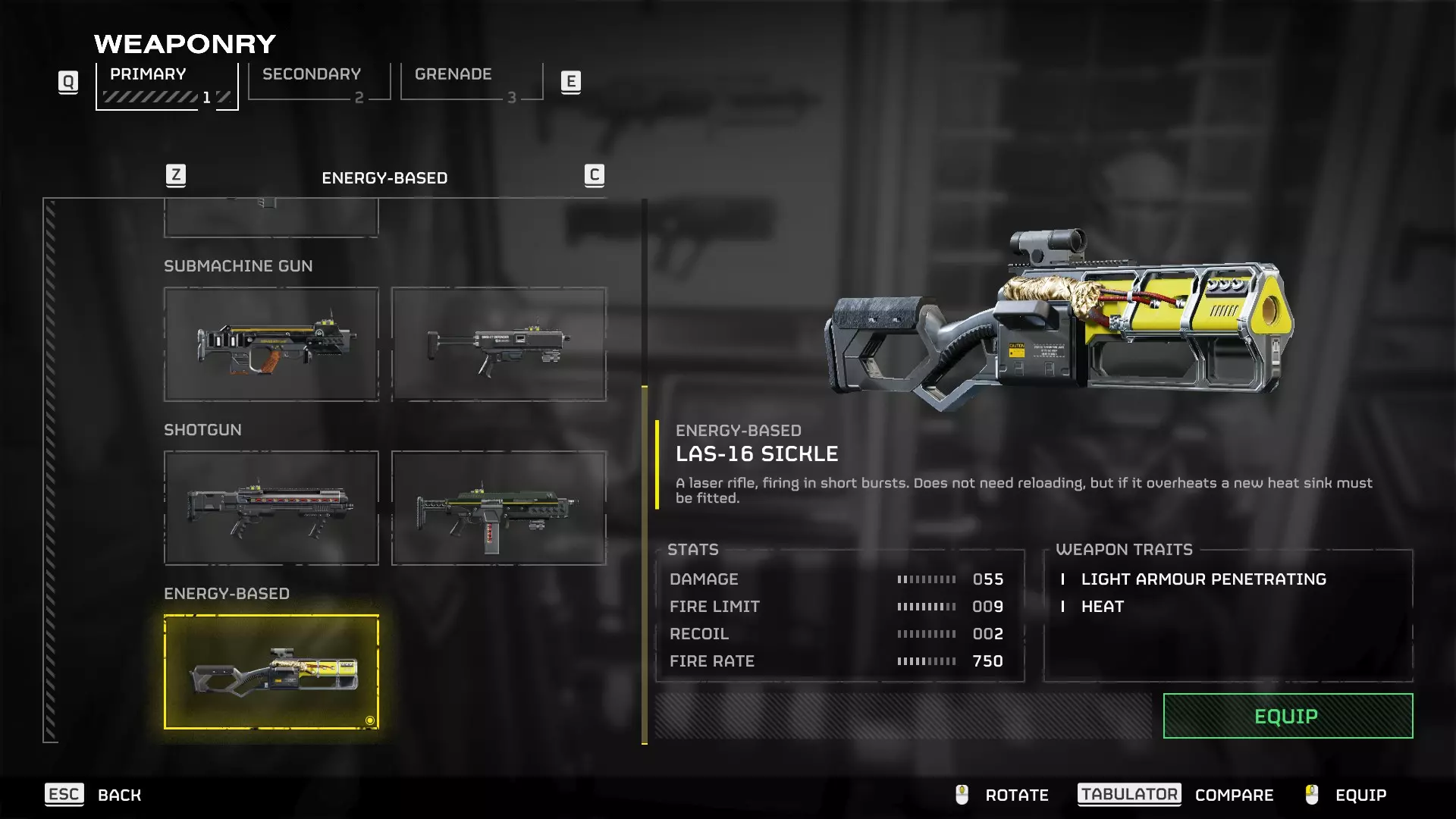The height and width of the screenshot is (819, 1456).
Task: Switch to the Secondary weapons tab
Action: [x=318, y=82]
